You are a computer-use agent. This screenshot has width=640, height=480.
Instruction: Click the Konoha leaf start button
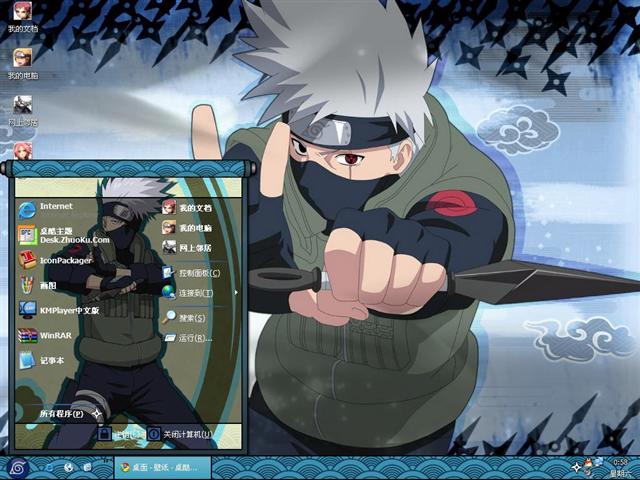18,467
